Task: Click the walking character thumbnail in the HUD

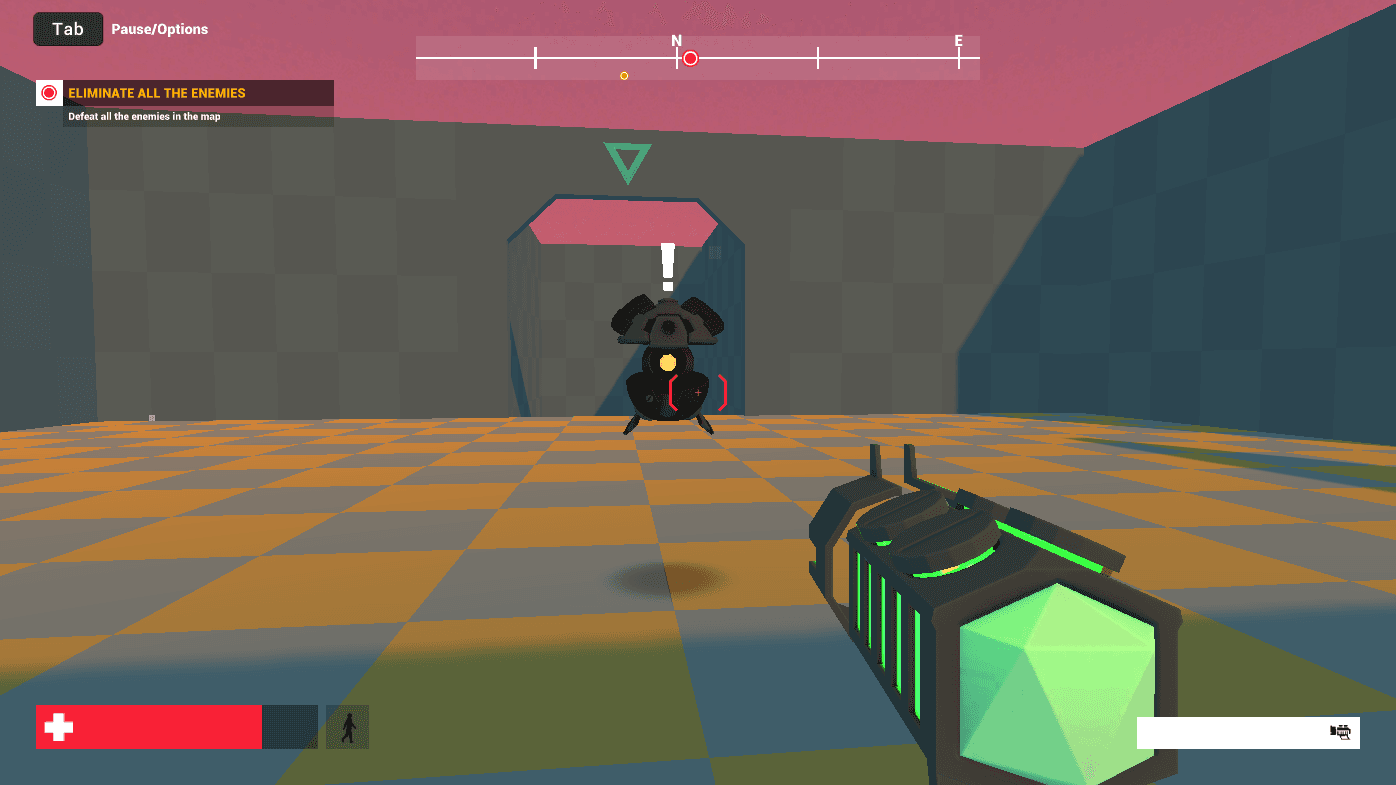Action: tap(347, 727)
